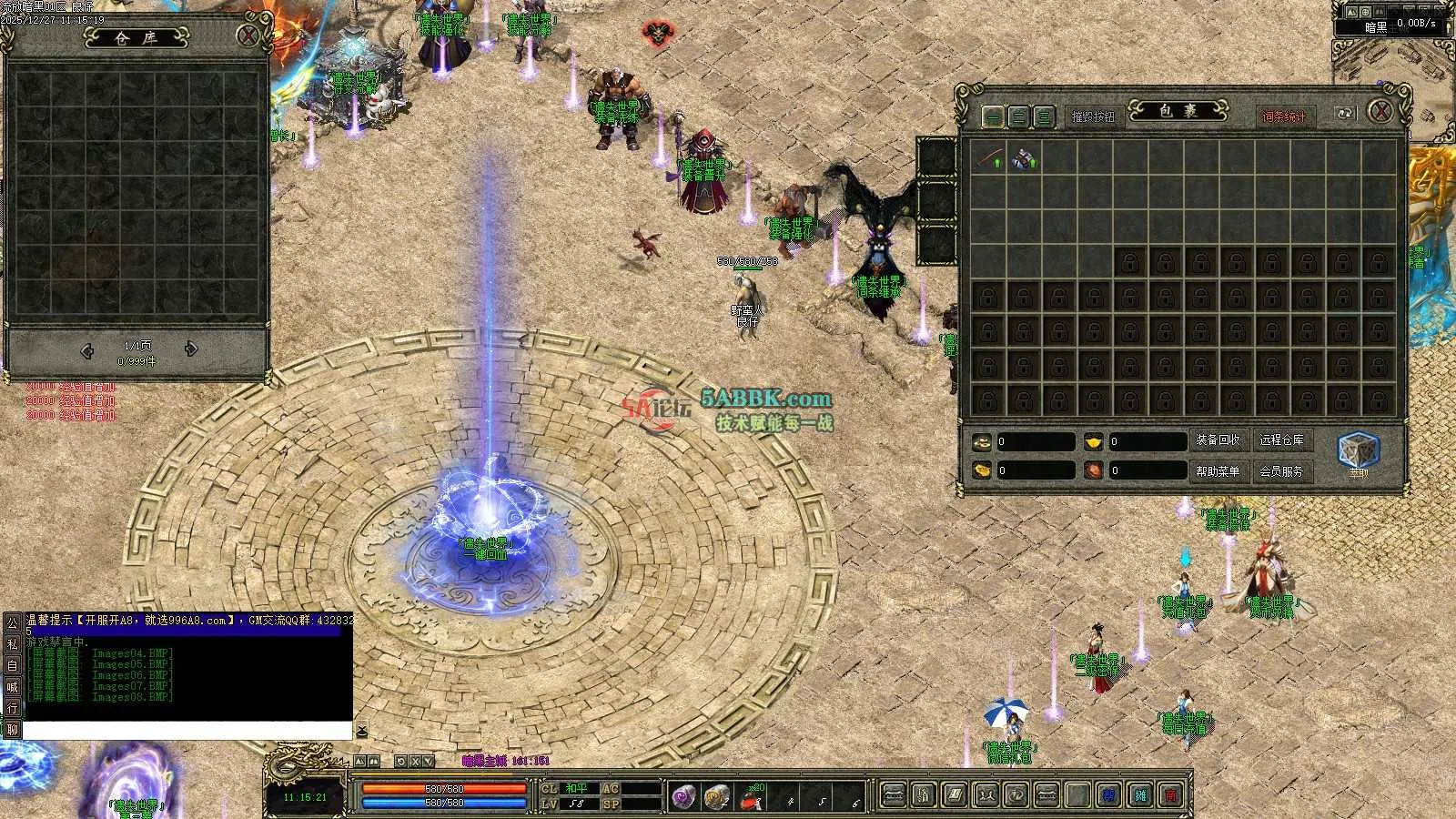Screen dimensions: 1456x819
Task: Select the armor item in the bag
Action: point(1024,158)
